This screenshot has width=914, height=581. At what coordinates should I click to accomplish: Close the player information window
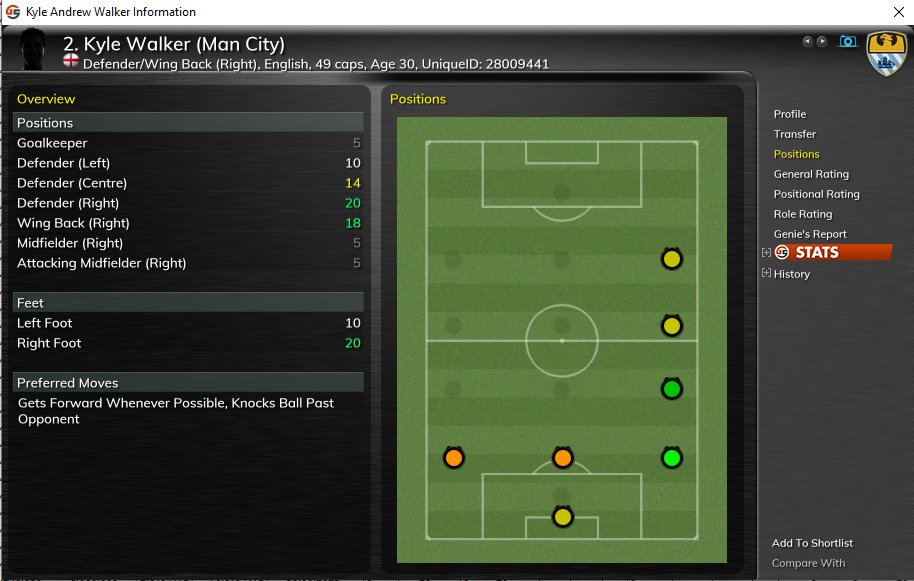click(897, 12)
